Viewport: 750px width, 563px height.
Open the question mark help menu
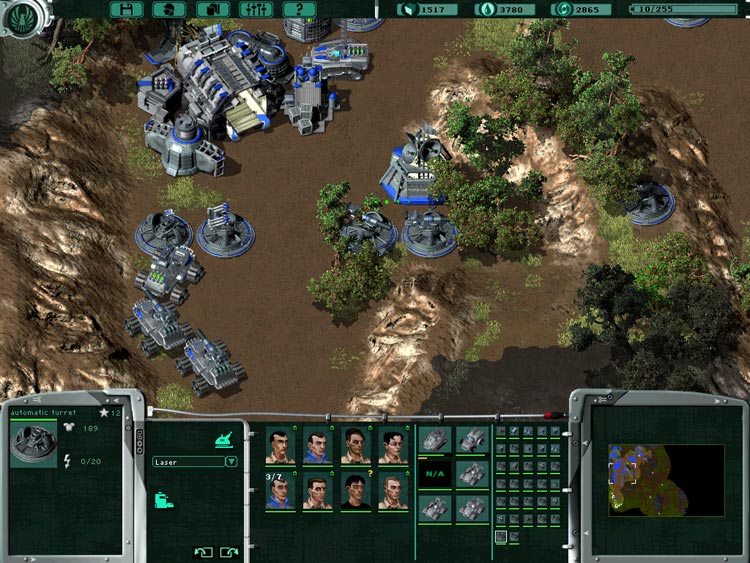click(299, 9)
